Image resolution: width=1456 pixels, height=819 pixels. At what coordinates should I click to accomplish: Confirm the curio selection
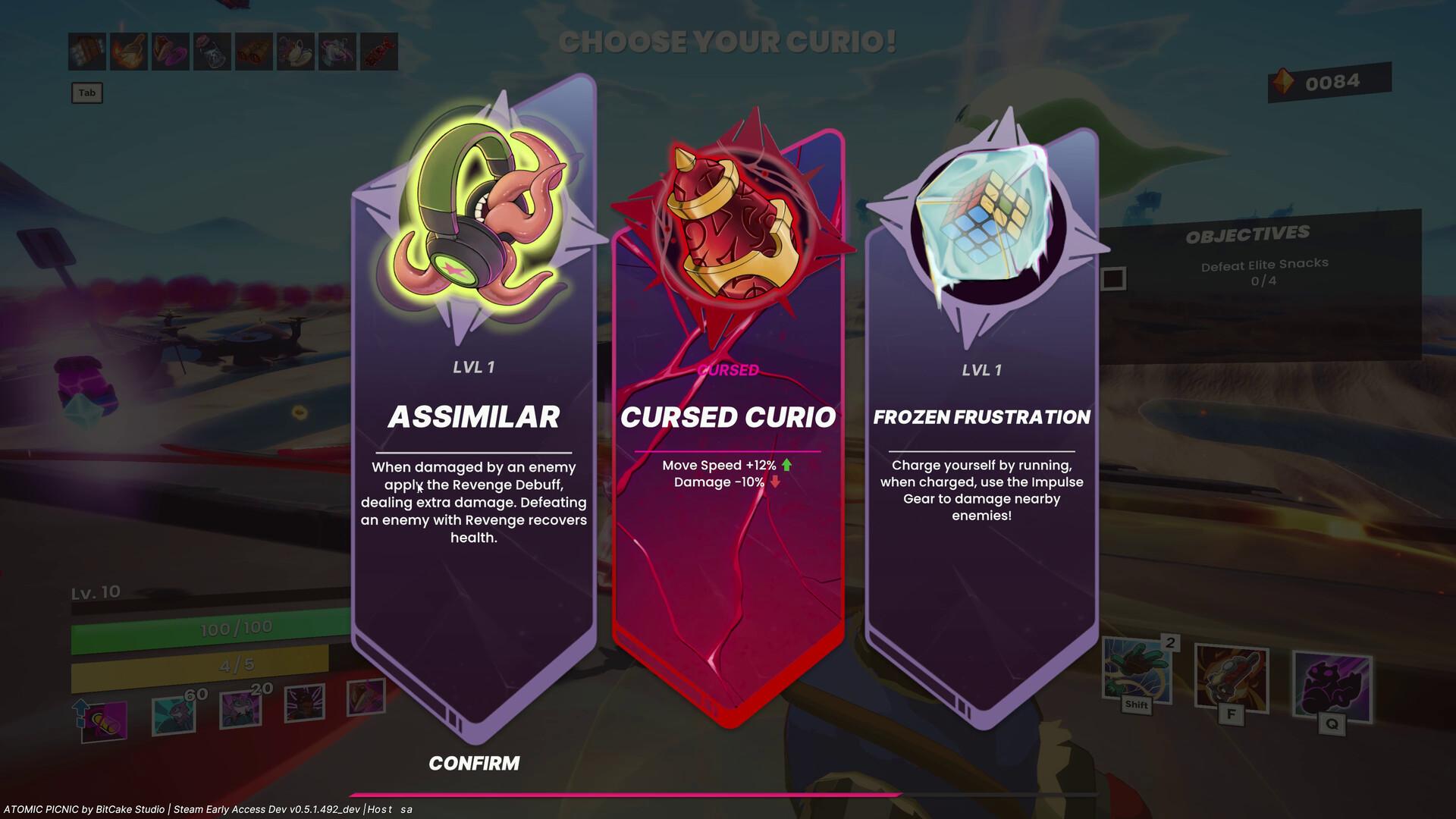(474, 763)
